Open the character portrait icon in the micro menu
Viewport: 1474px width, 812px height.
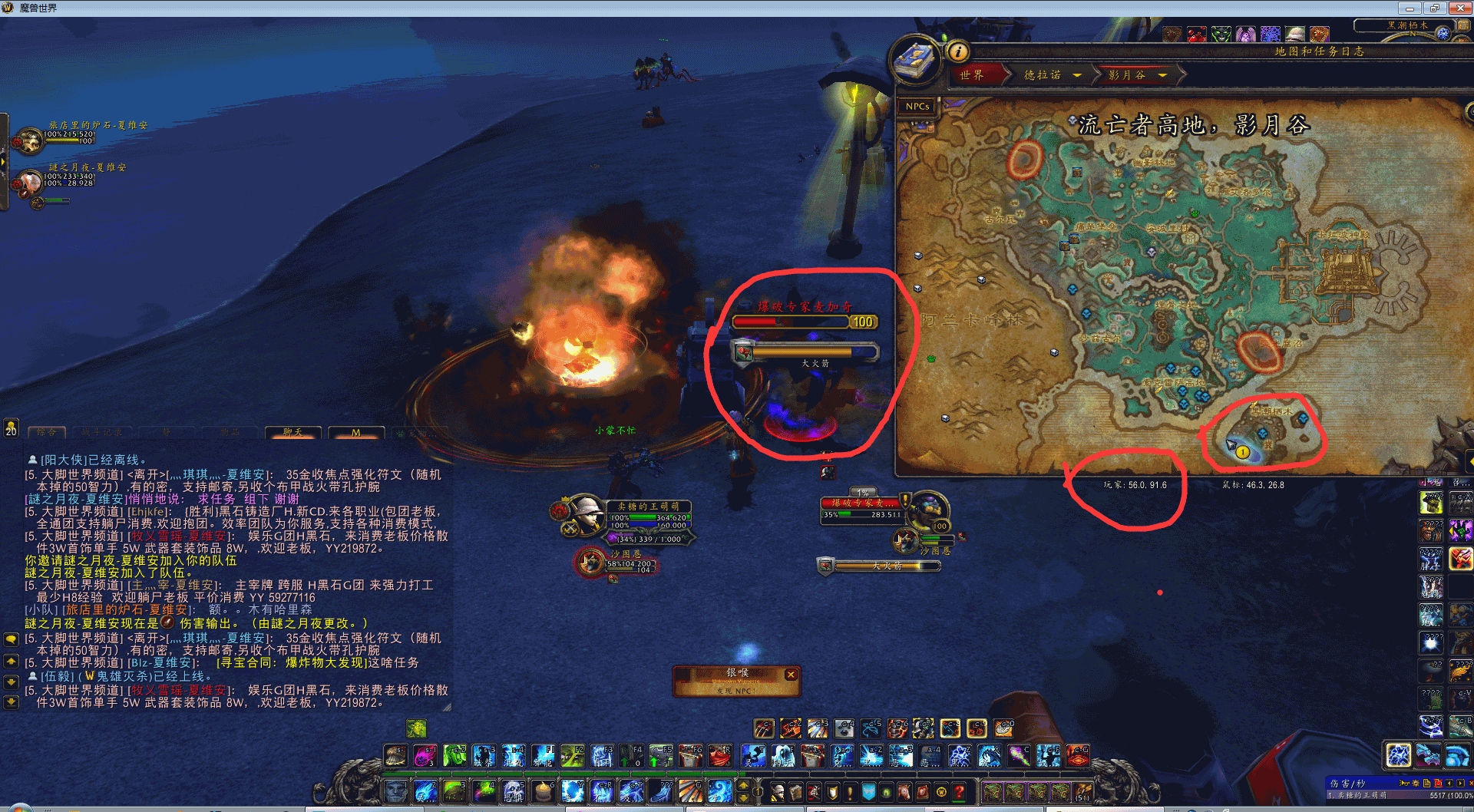coord(777,792)
